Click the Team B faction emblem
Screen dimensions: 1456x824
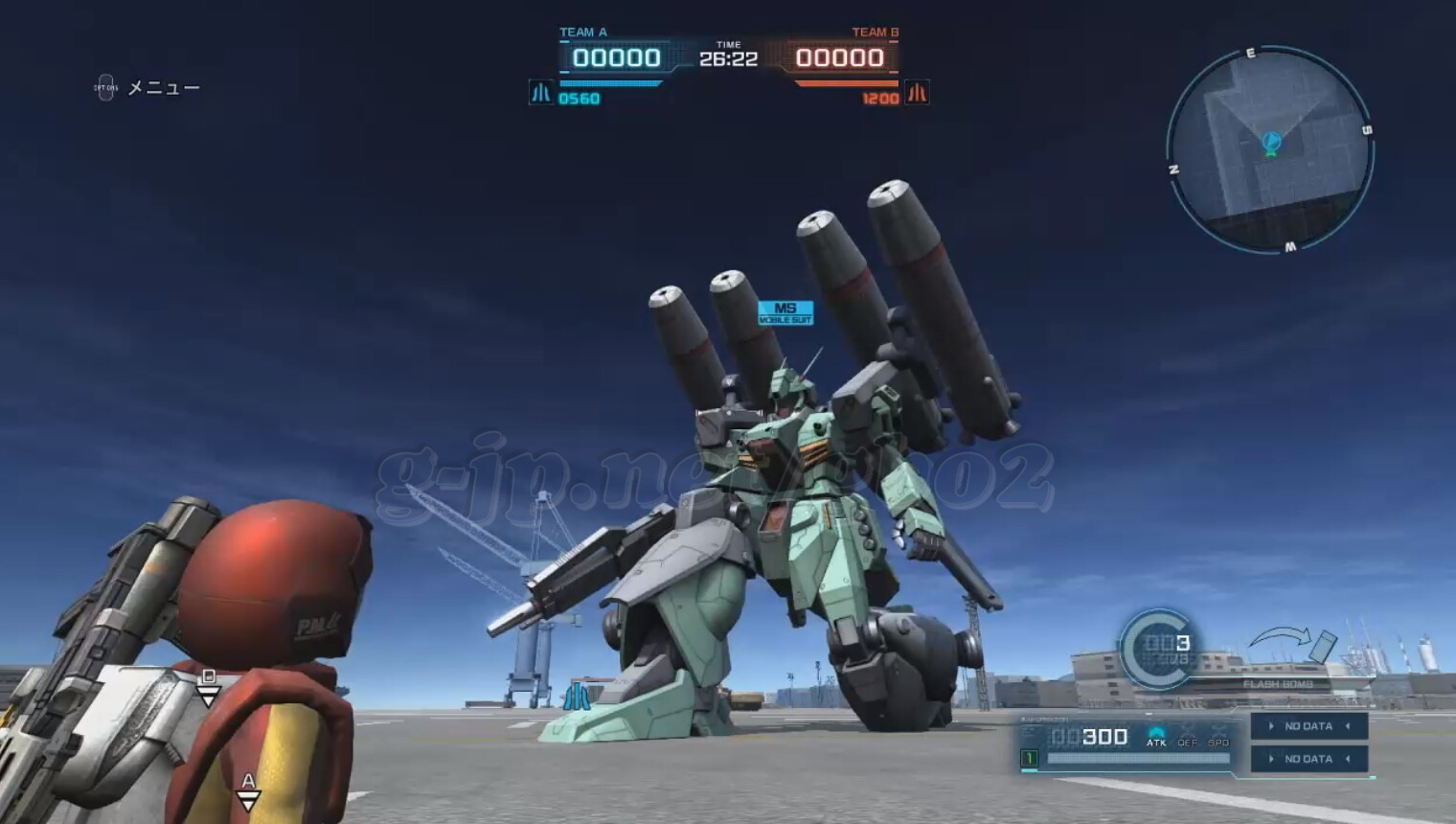point(917,93)
